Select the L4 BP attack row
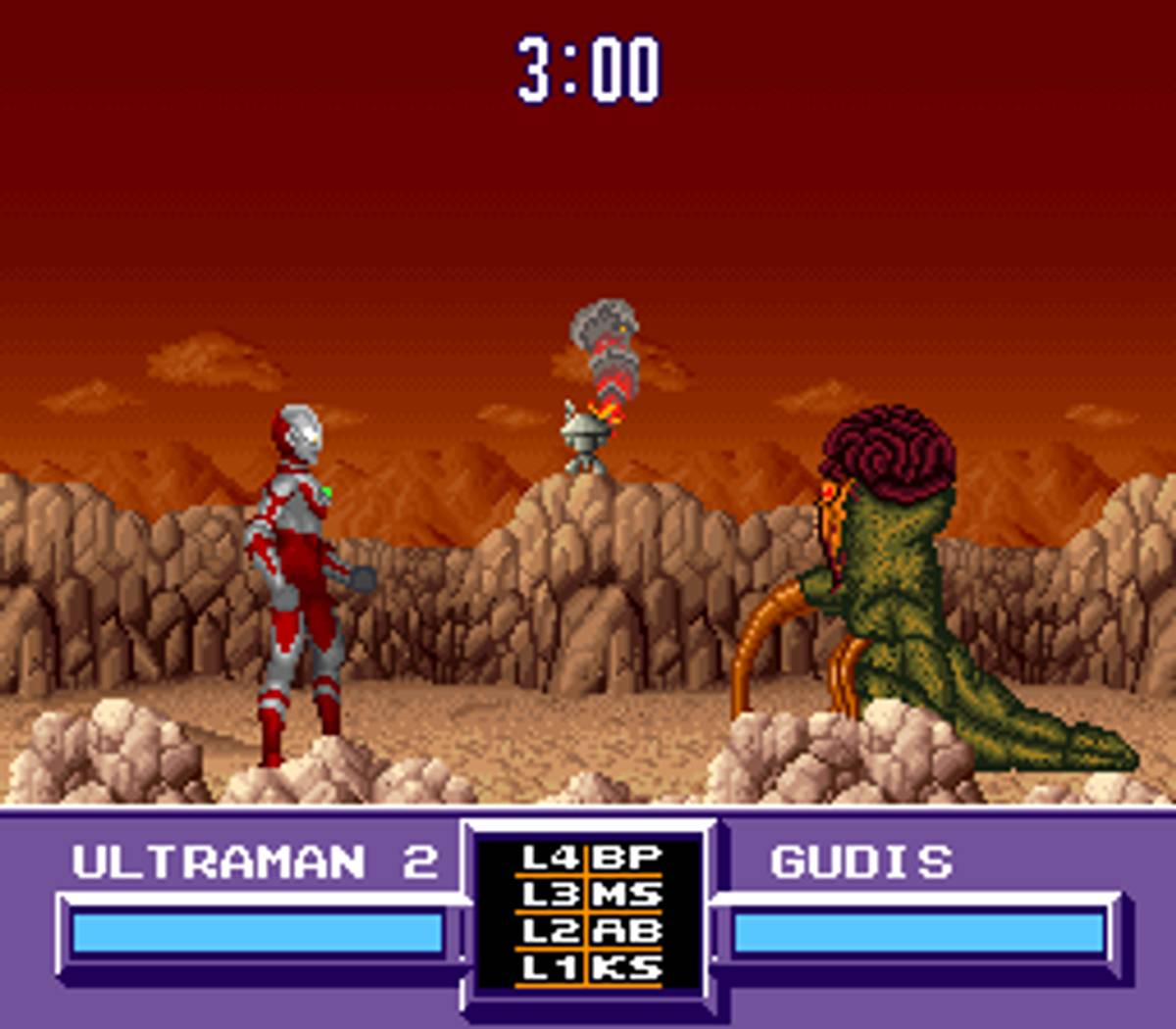The image size is (1176, 1029). click(x=590, y=858)
